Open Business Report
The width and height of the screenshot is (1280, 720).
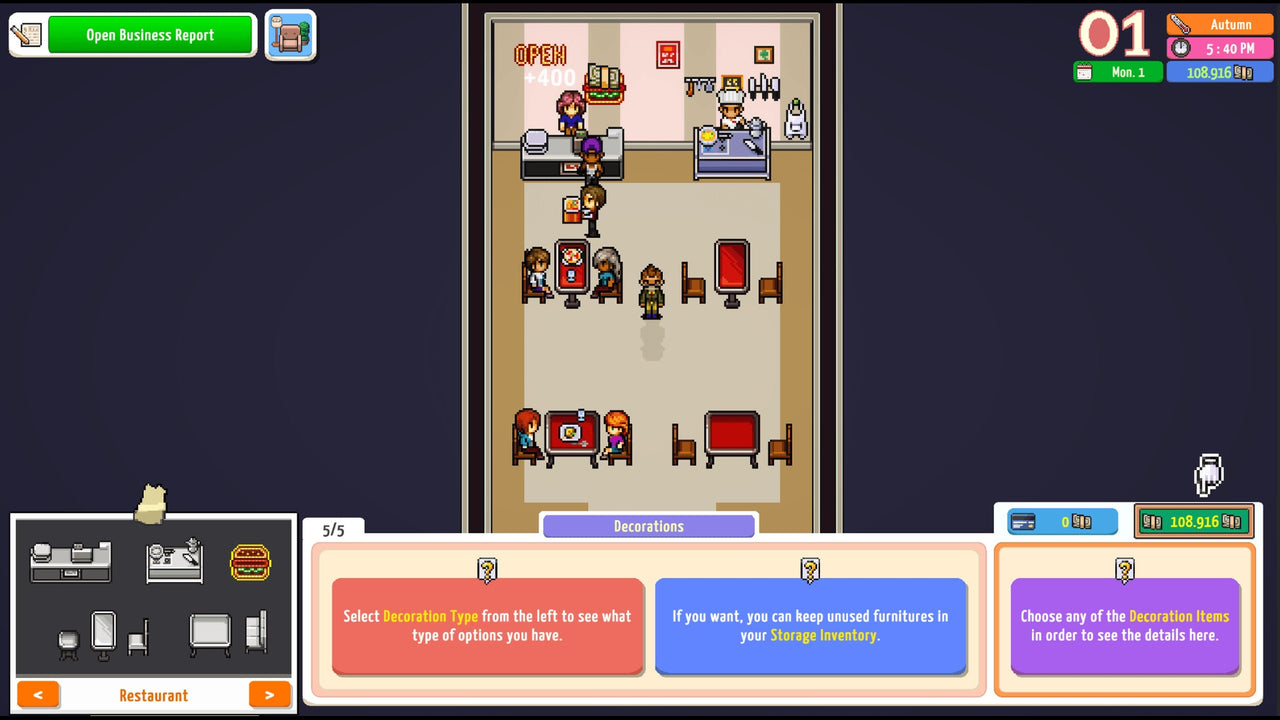point(151,34)
